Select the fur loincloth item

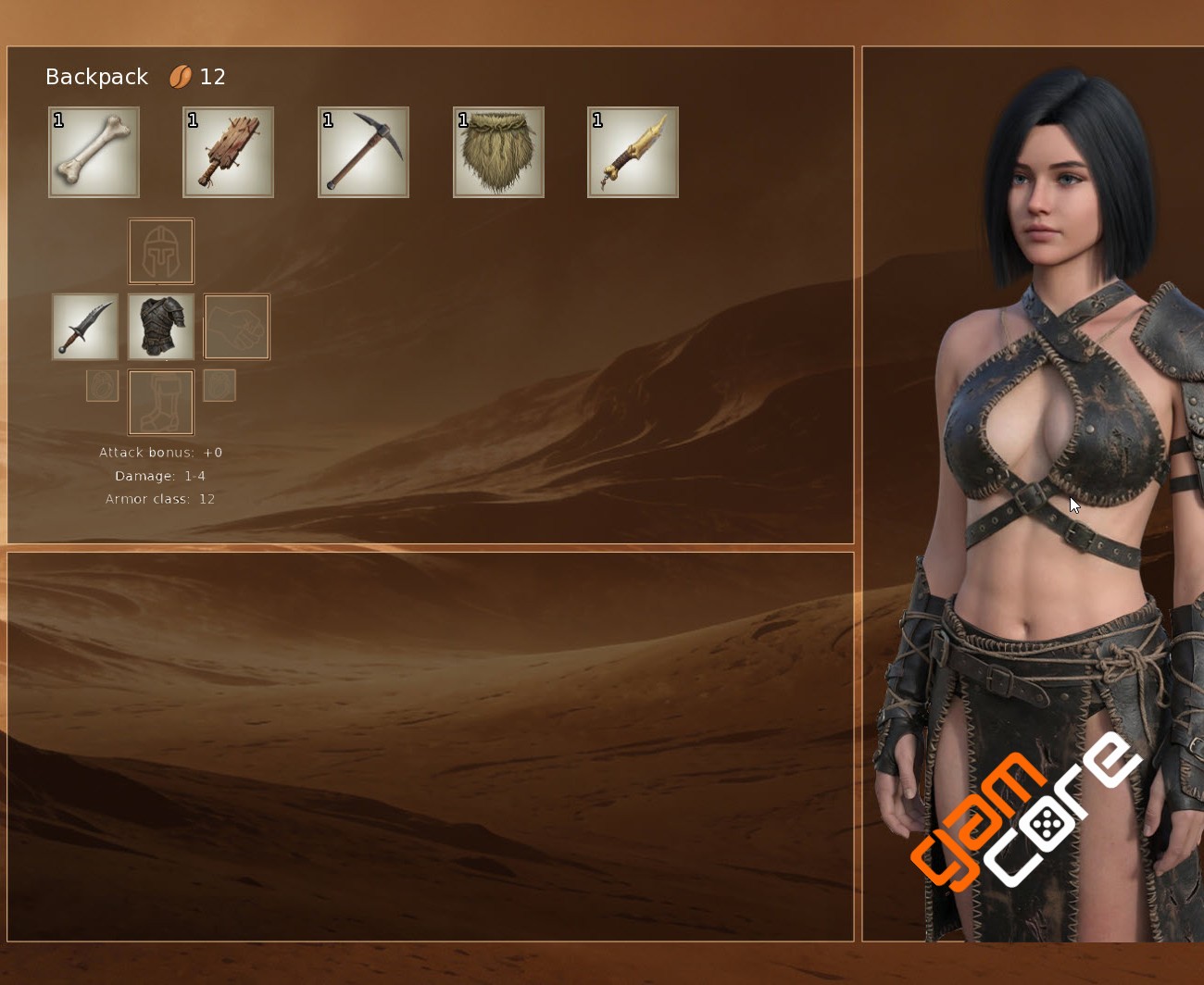498,152
